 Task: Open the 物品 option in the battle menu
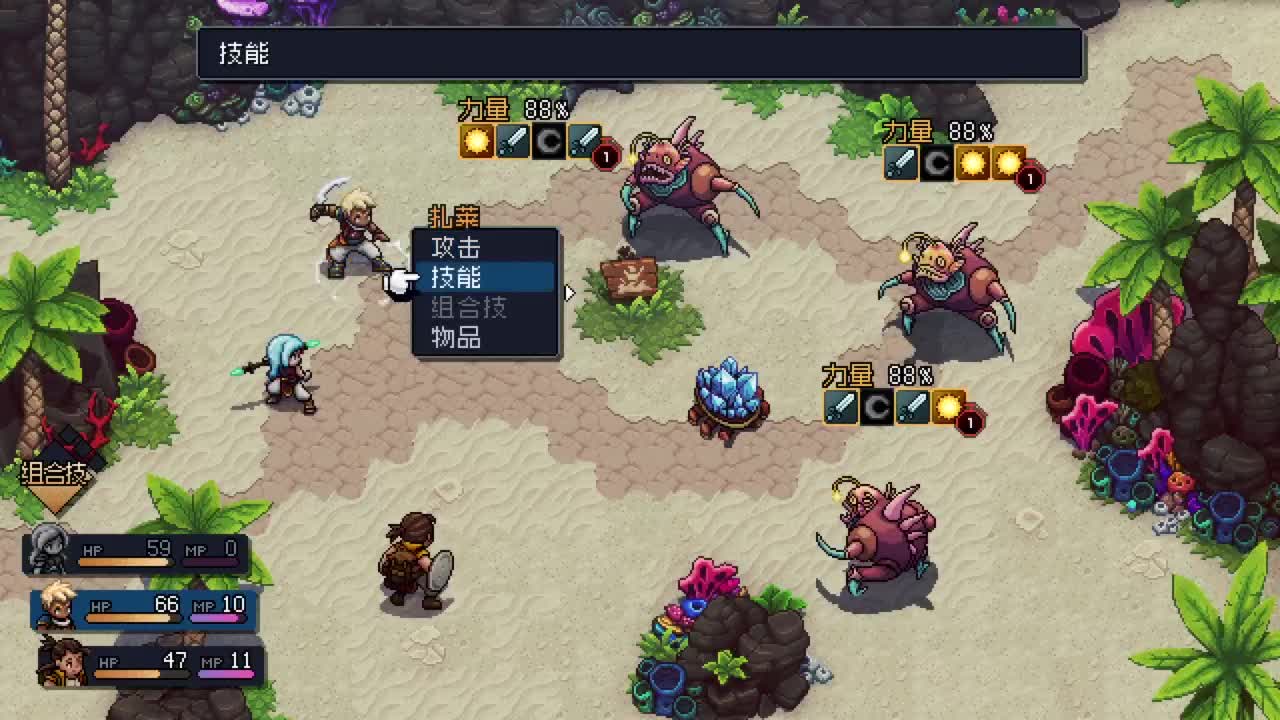coord(455,339)
